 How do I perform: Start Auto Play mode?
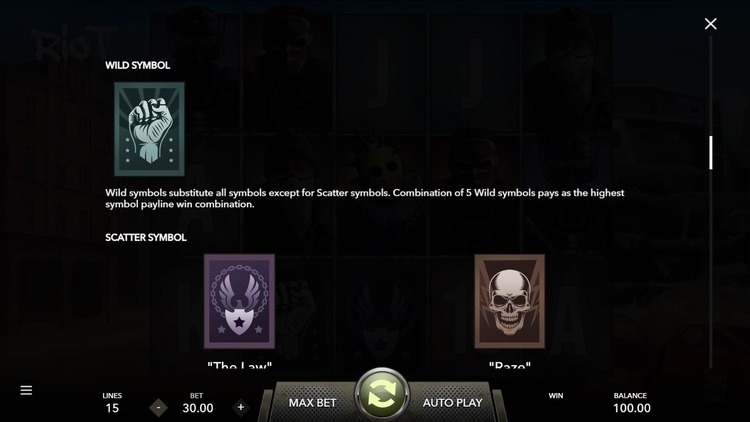(452, 403)
